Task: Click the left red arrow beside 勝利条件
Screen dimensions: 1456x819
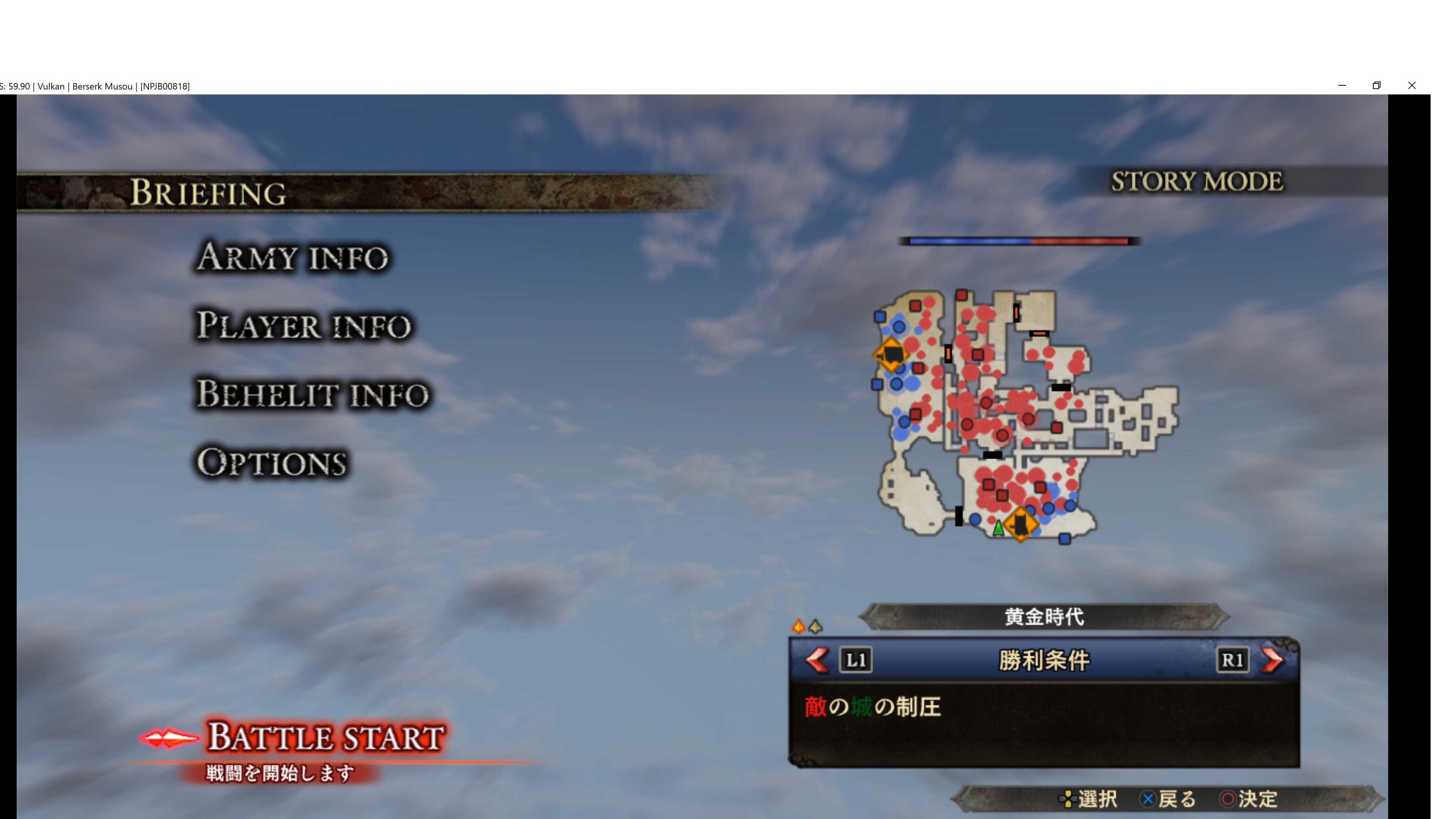Action: coord(817,660)
